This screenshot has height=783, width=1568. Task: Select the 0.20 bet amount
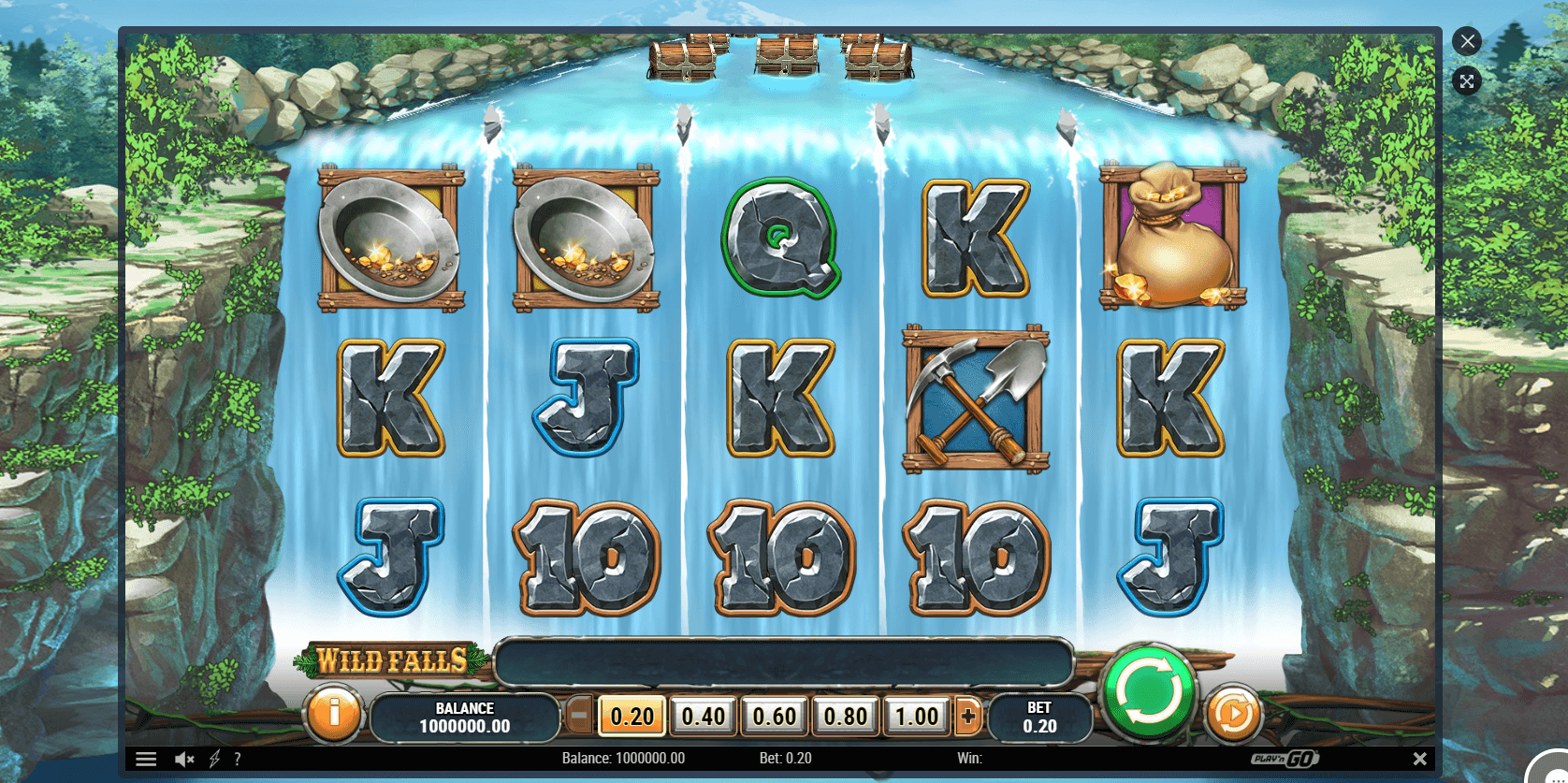632,718
